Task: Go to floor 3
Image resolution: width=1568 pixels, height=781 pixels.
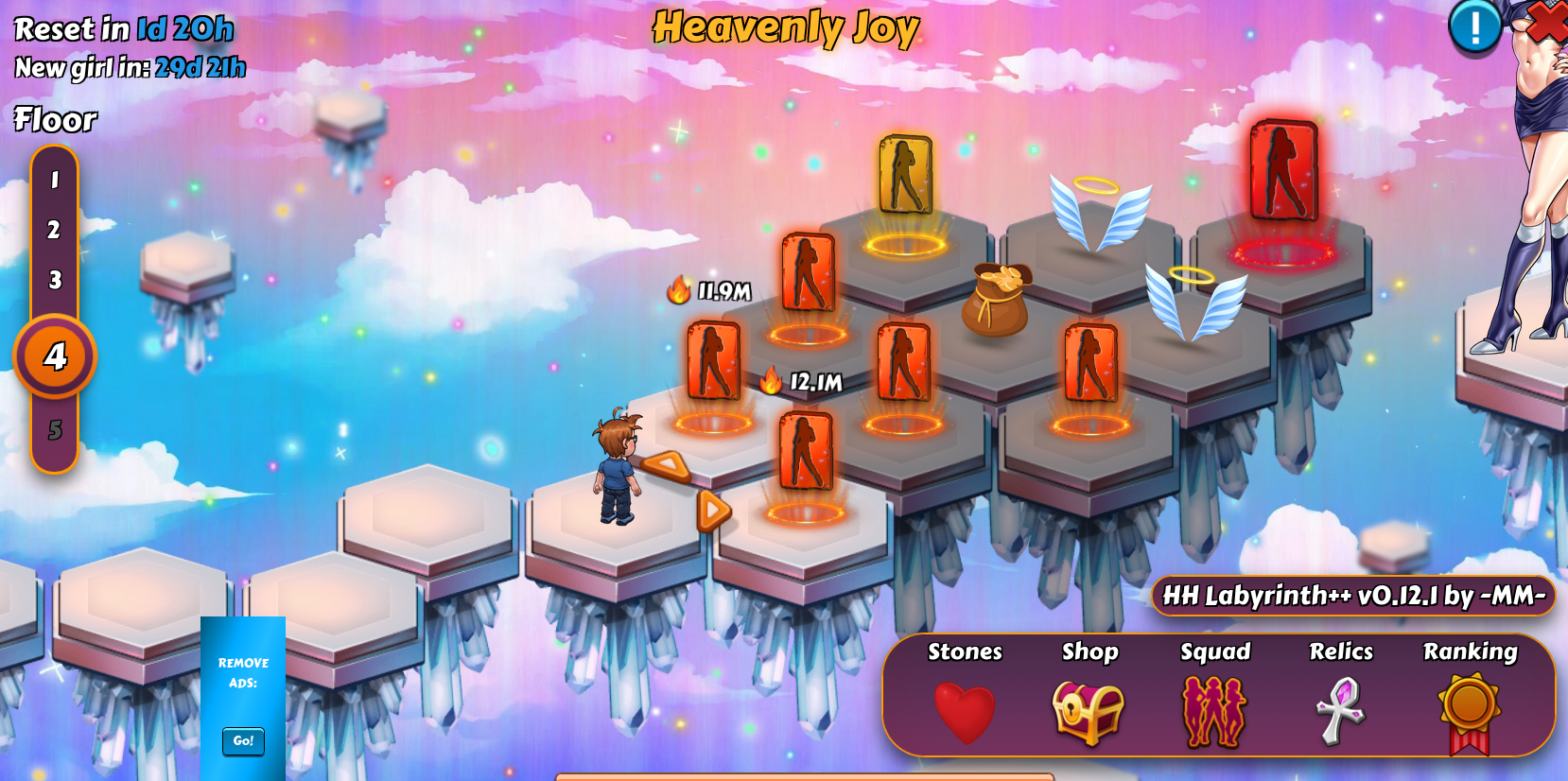Action: (x=55, y=280)
